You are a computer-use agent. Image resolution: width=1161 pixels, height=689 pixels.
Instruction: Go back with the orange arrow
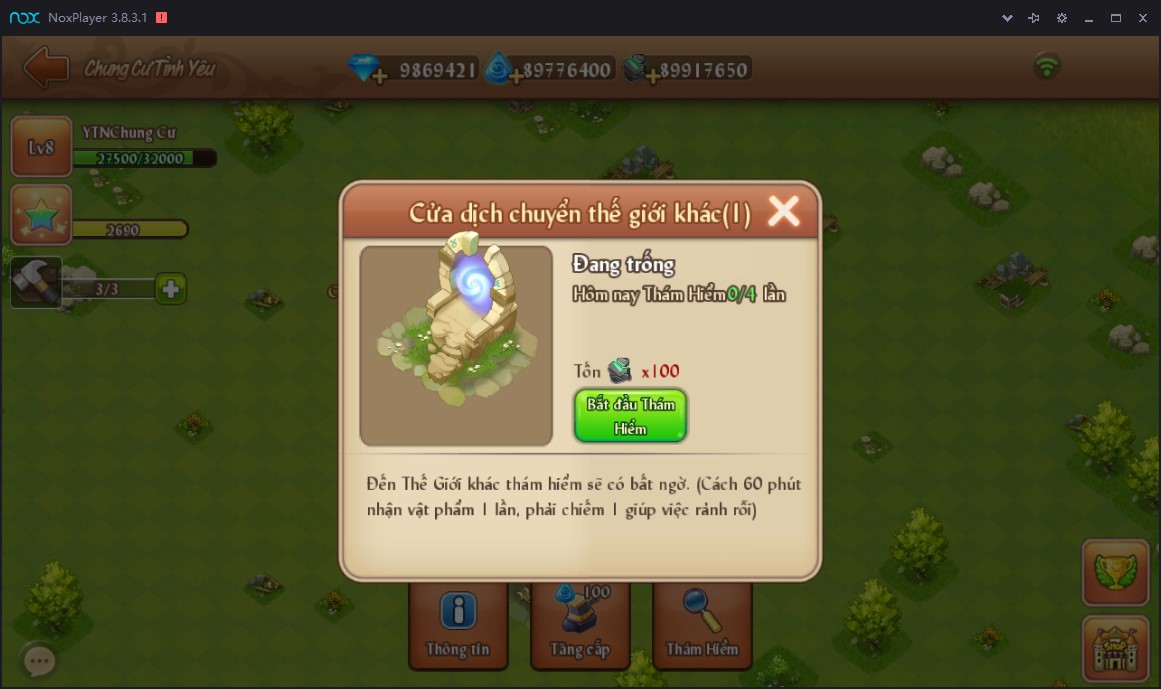pyautogui.click(x=45, y=68)
